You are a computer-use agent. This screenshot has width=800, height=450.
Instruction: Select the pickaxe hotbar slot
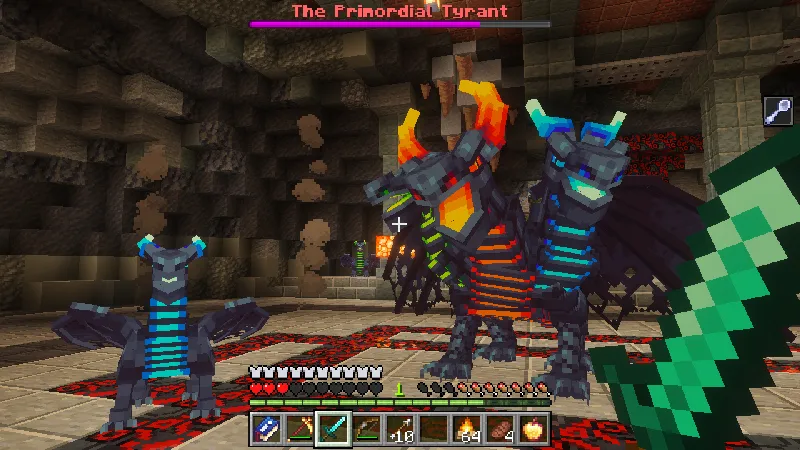coord(299,429)
